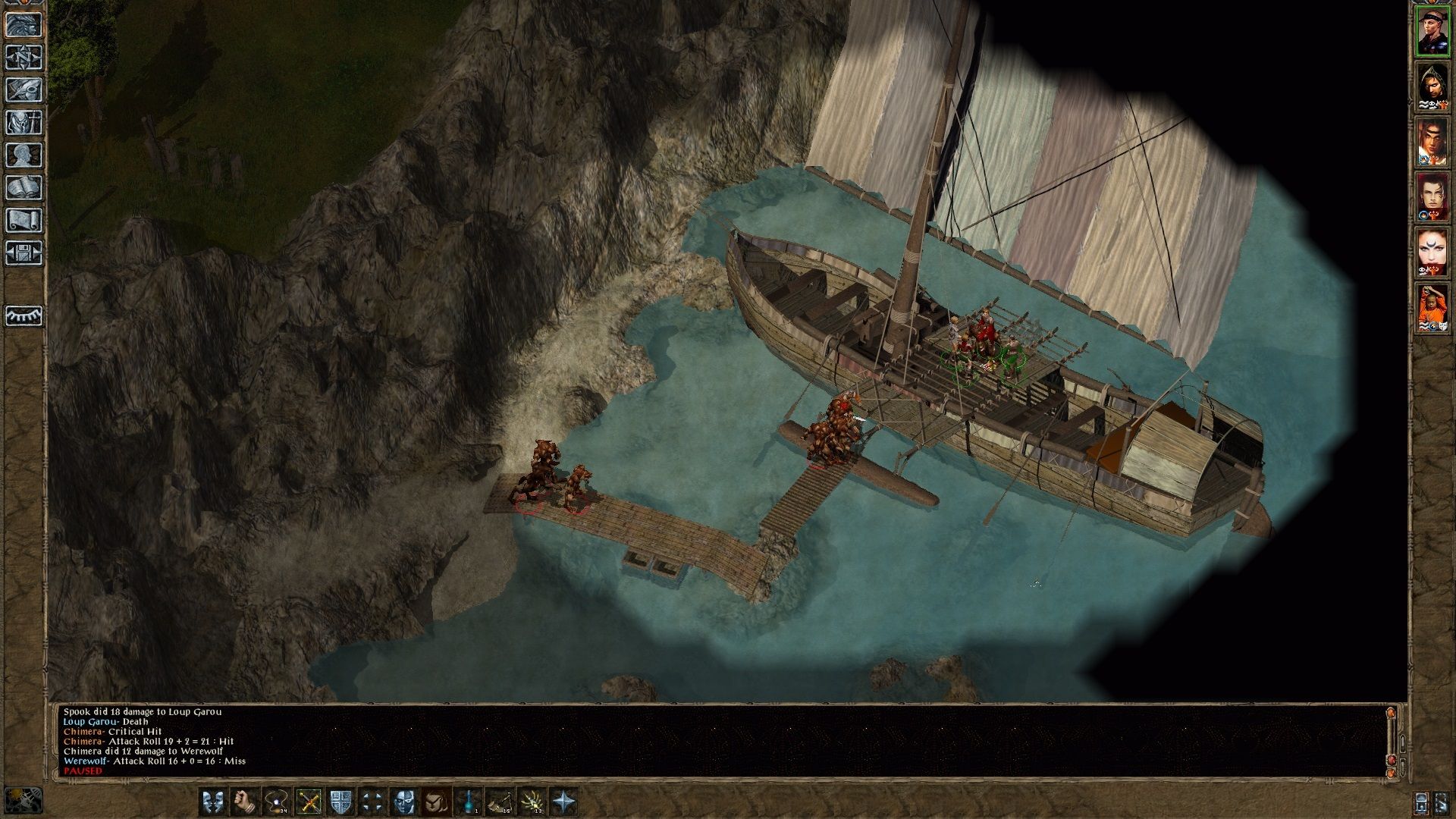The width and height of the screenshot is (1456, 819).
Task: Select the hooded character portrait
Action: 1432,86
